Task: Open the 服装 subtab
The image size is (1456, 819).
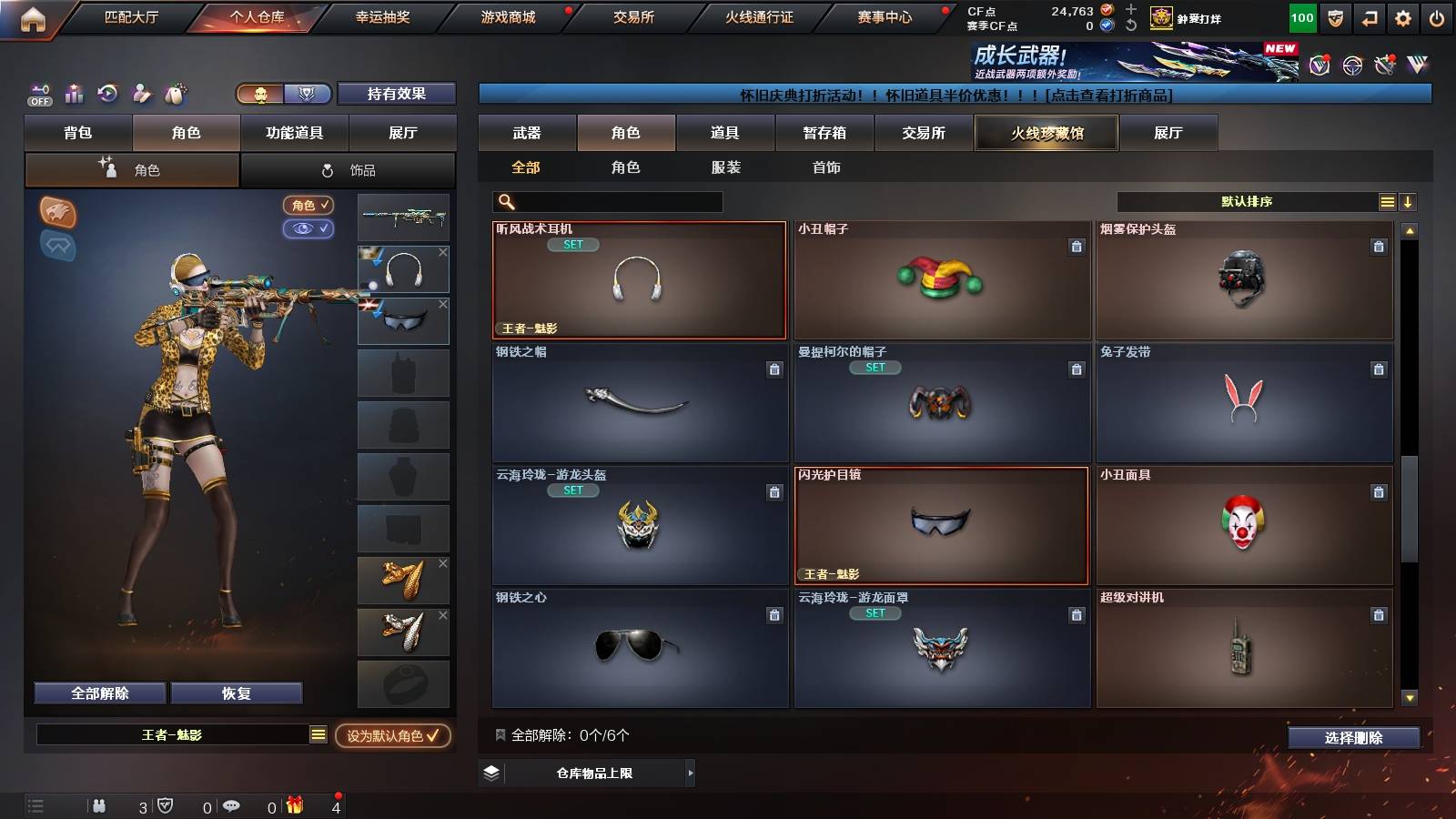Action: point(725,167)
